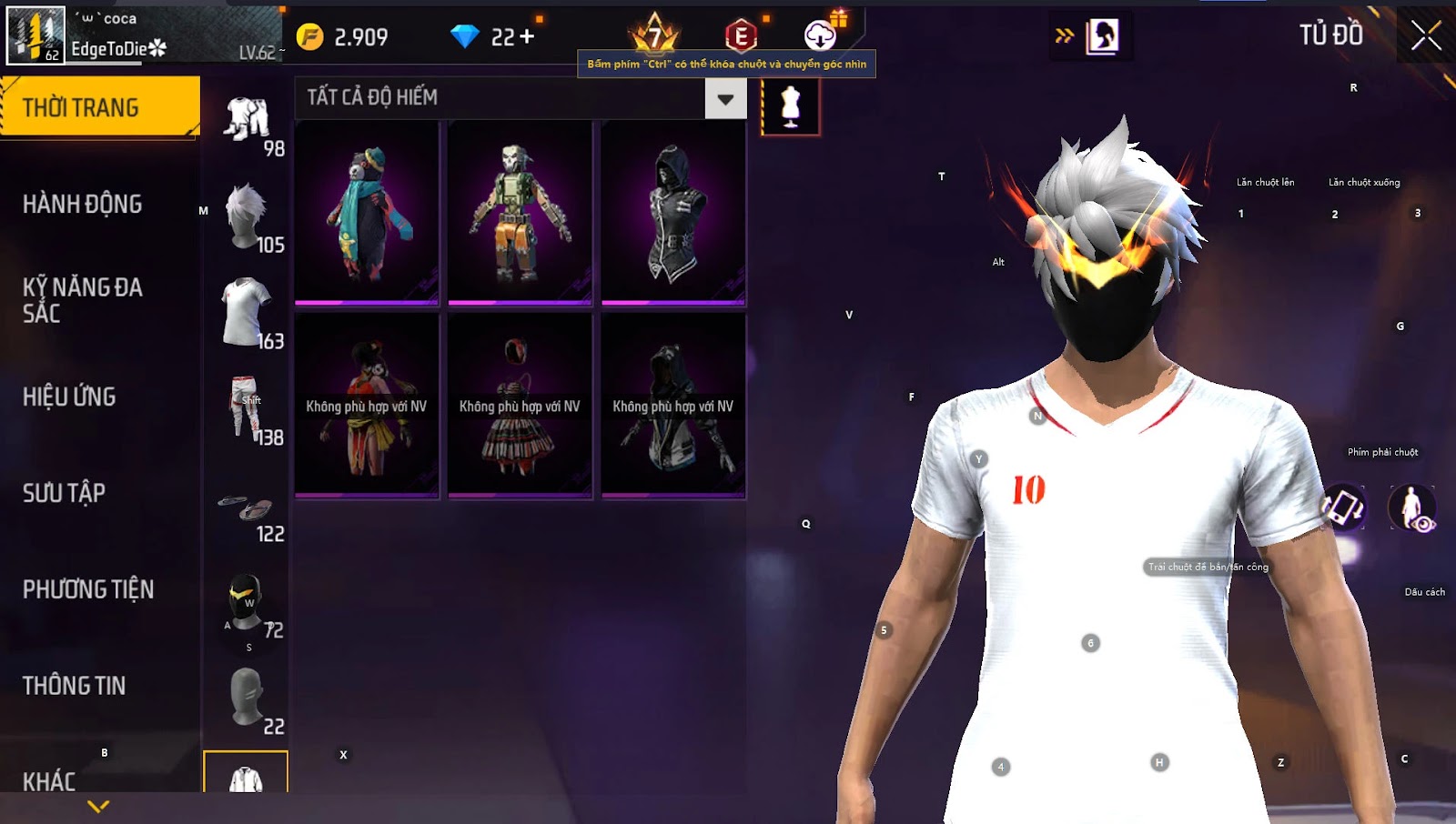Go to the Sưu Tập collection

(x=65, y=493)
